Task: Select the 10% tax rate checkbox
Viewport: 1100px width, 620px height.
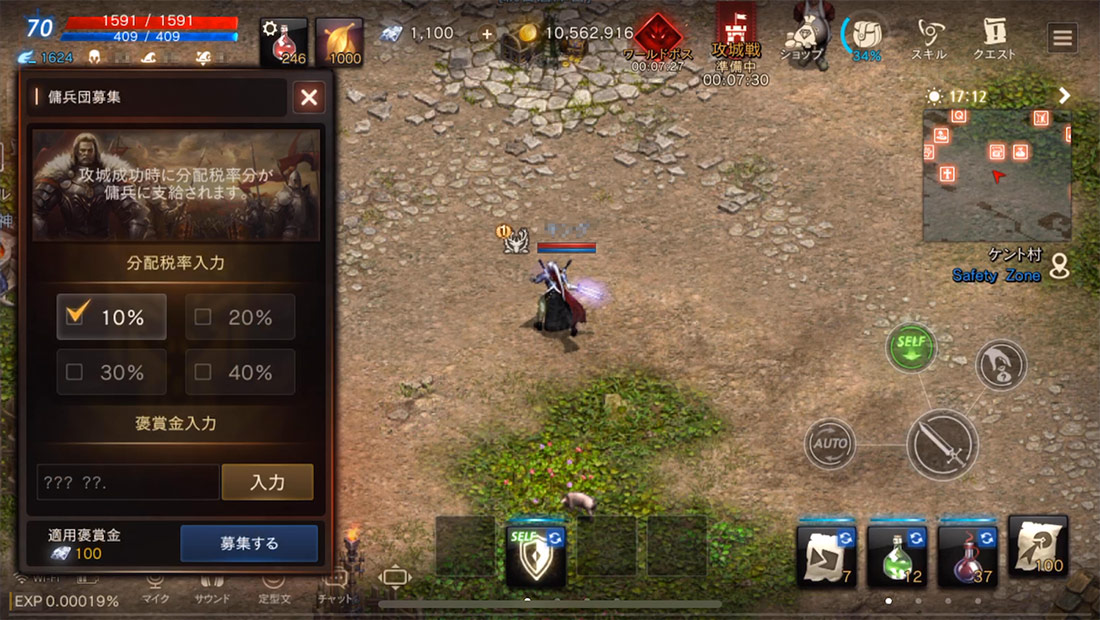Action: pos(75,316)
